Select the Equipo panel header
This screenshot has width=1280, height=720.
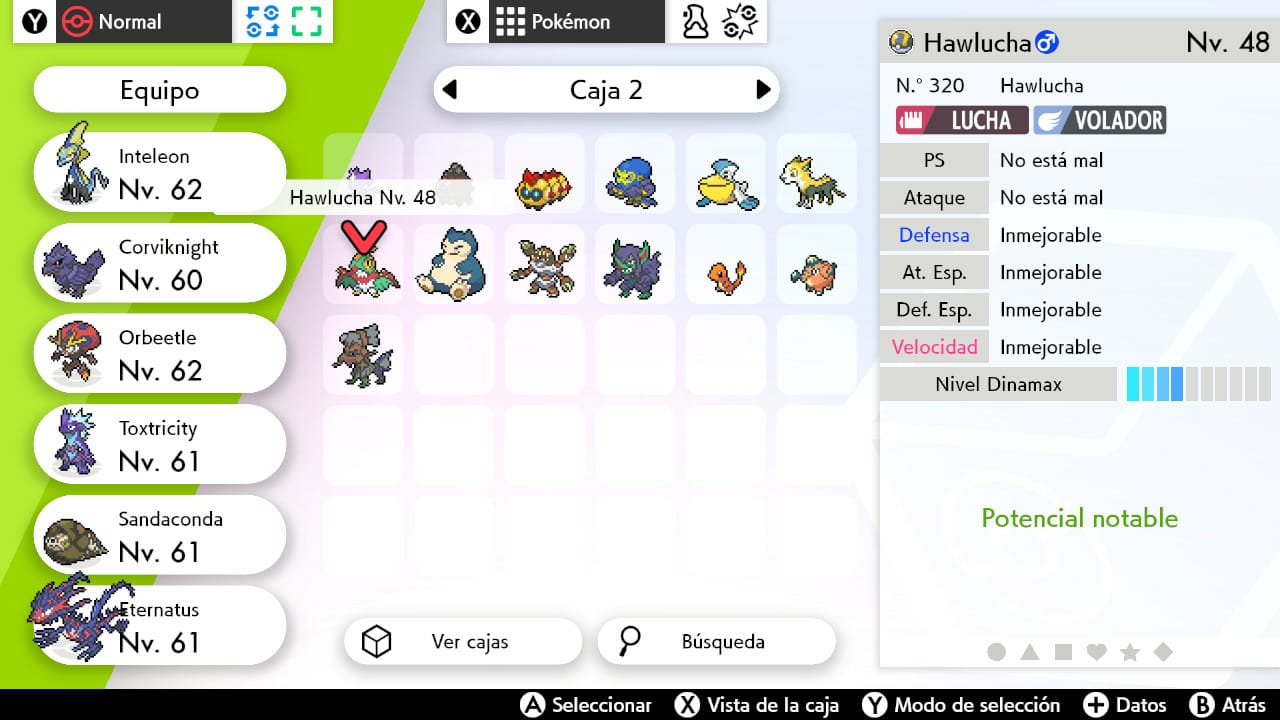pos(158,89)
